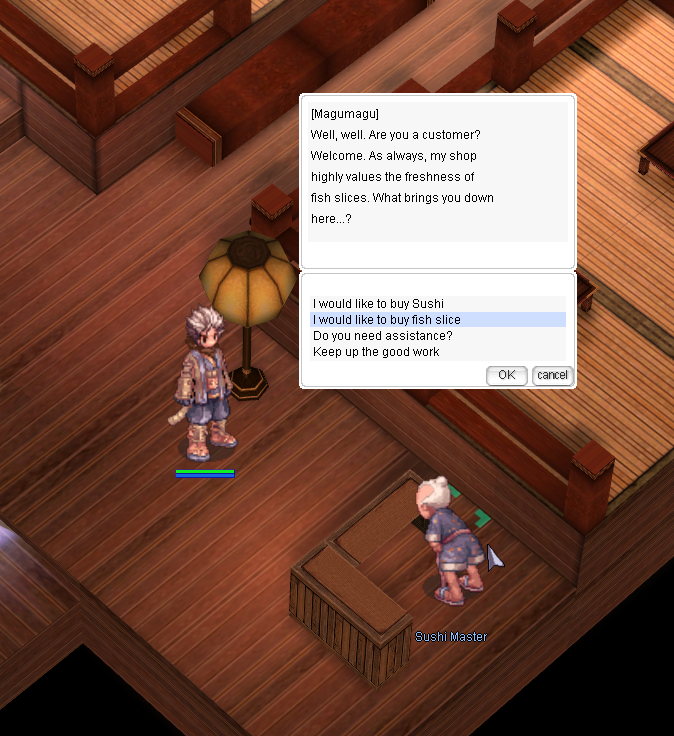Image resolution: width=674 pixels, height=736 pixels.
Task: Choose "I would like to buy Sushi"
Action: pyautogui.click(x=378, y=304)
